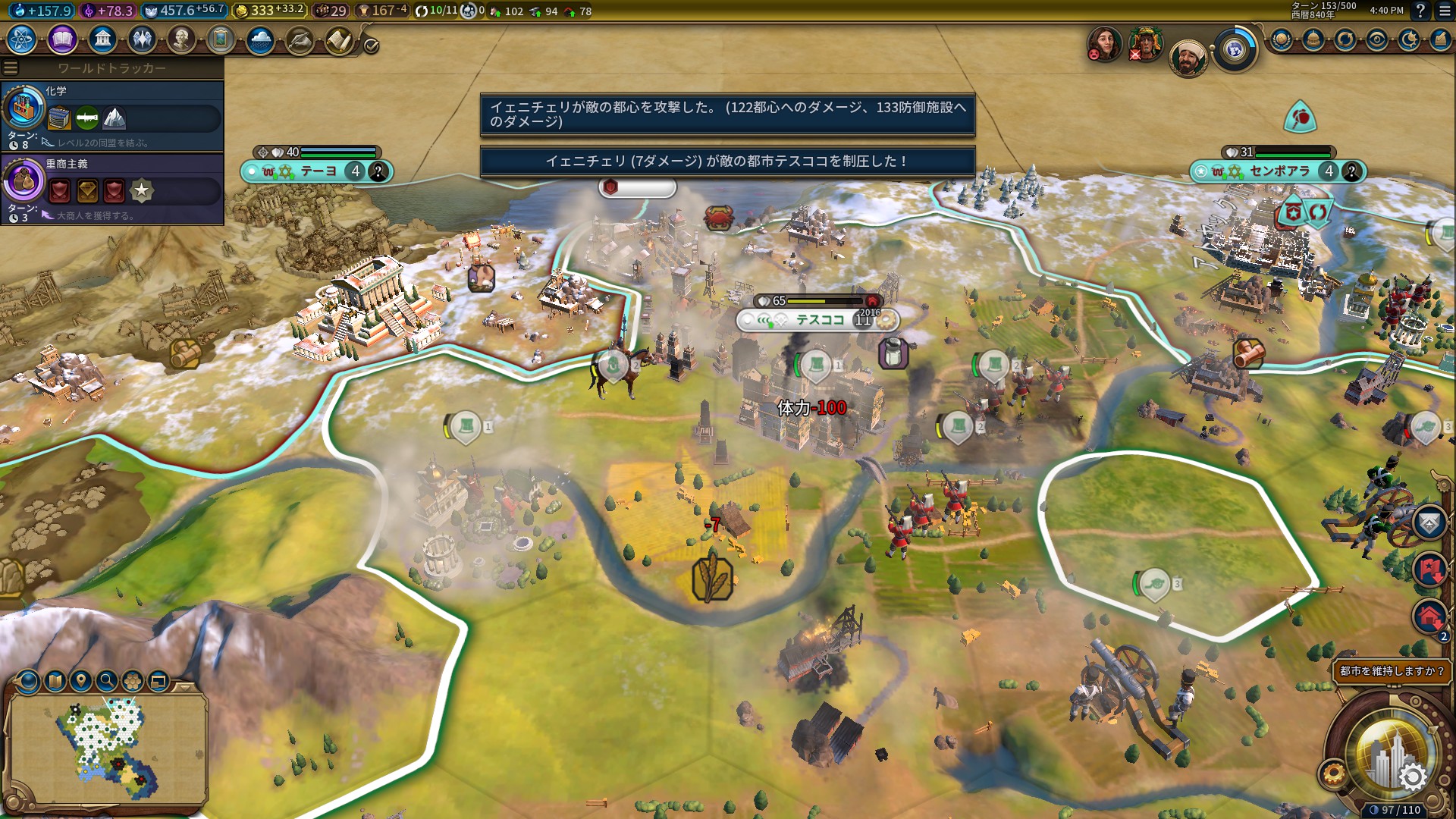This screenshot has width=1456, height=819.
Task: Open the technology tree atom button
Action: pos(22,39)
